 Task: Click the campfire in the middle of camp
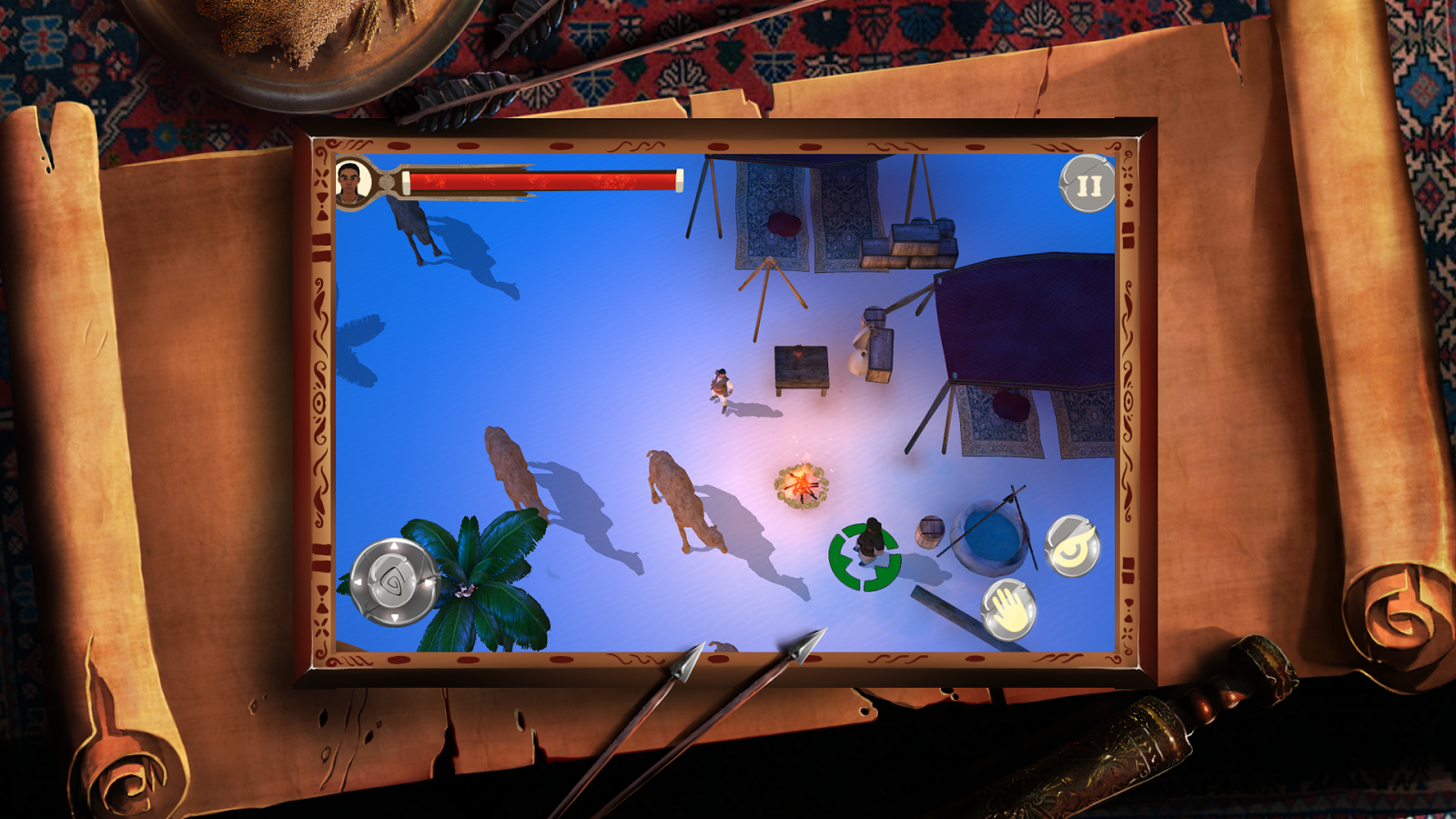[x=799, y=487]
